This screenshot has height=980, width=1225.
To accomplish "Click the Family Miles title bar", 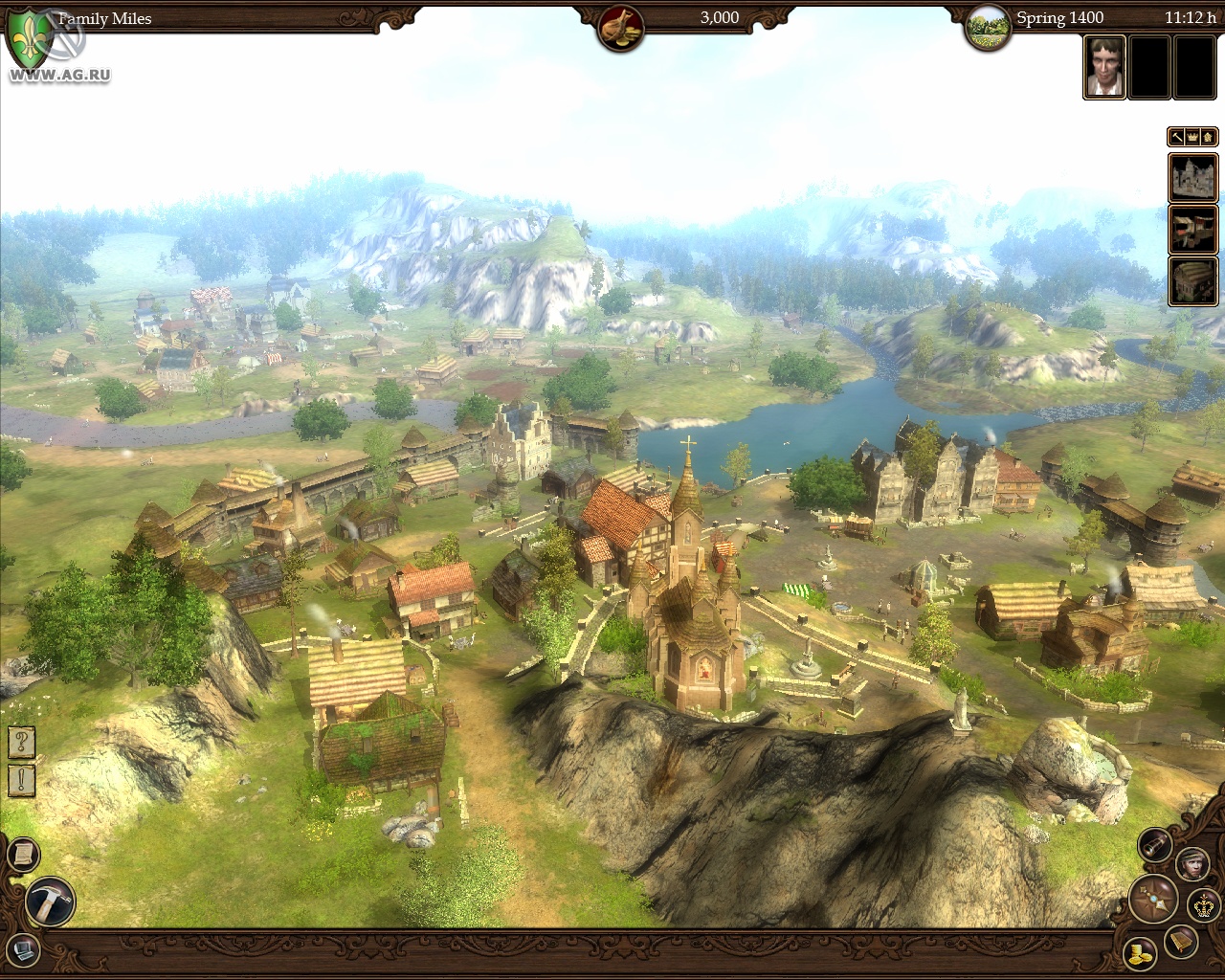I will [x=105, y=17].
